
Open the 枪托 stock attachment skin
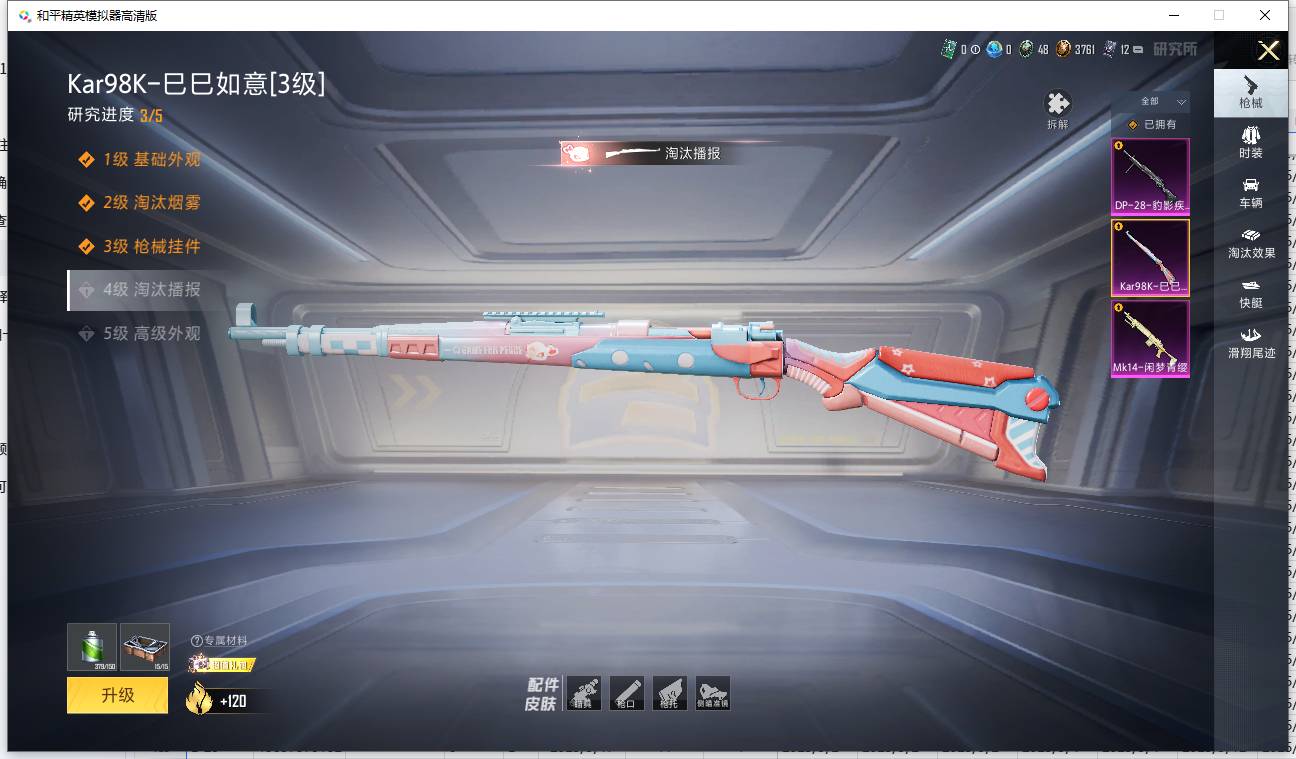(669, 693)
